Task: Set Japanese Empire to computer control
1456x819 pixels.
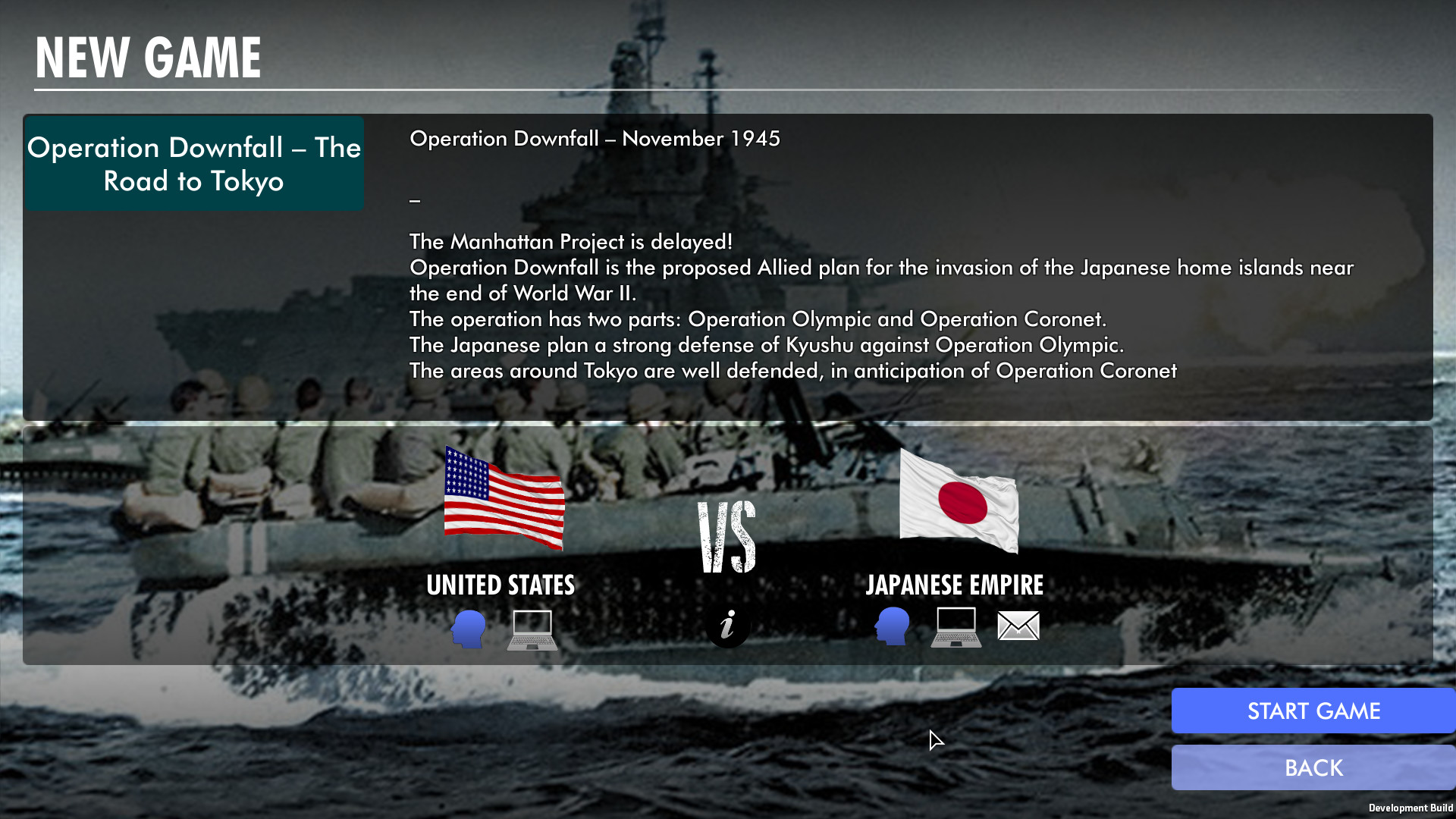Action: click(955, 628)
